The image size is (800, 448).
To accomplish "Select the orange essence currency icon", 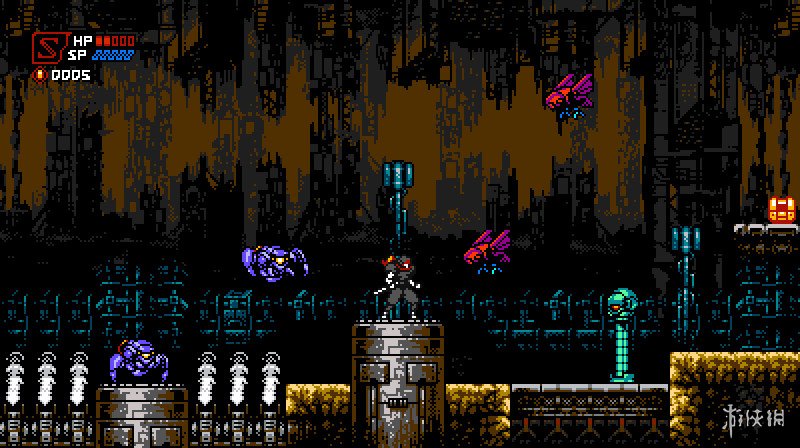I will click(39, 74).
